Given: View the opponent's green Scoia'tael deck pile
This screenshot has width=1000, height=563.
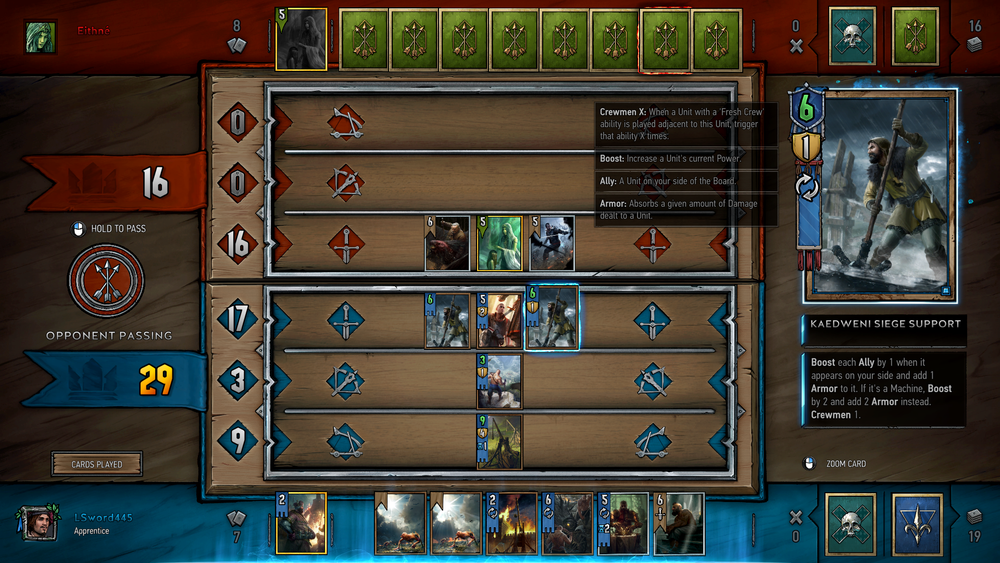Looking at the screenshot, I should pos(916,36).
